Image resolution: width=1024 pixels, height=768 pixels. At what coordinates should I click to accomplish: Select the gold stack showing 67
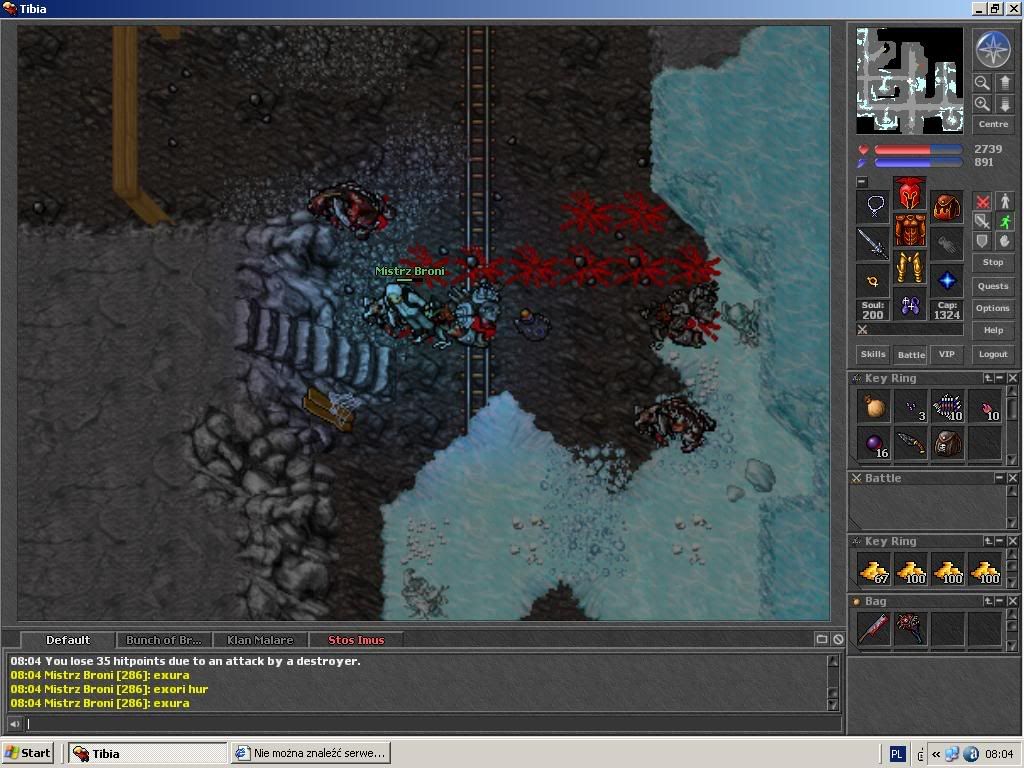[874, 570]
